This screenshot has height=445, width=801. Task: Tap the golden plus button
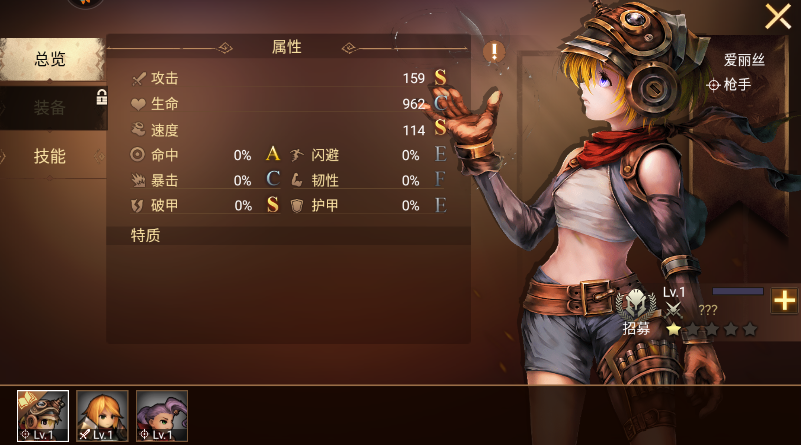(784, 299)
